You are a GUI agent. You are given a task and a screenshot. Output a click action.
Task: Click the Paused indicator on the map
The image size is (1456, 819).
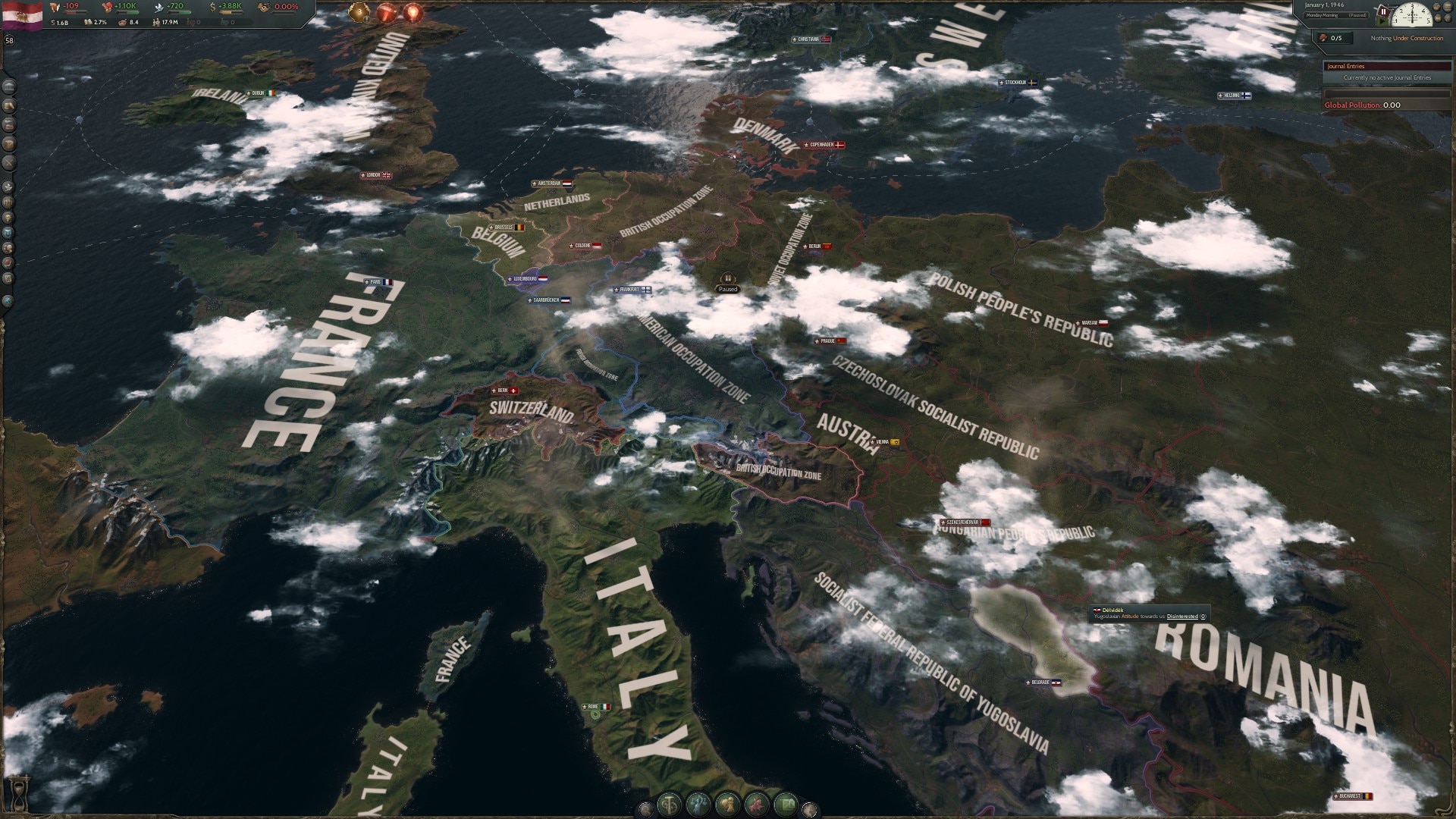click(727, 282)
